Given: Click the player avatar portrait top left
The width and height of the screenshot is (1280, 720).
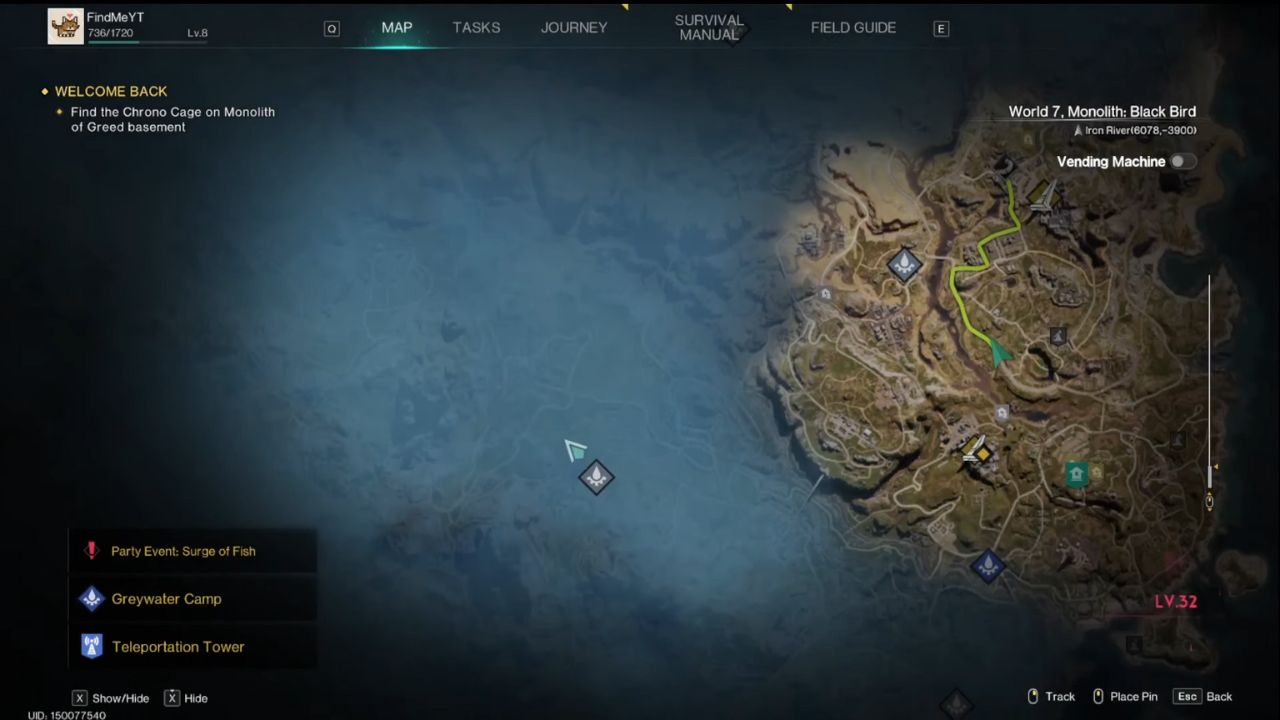Looking at the screenshot, I should click(x=66, y=25).
